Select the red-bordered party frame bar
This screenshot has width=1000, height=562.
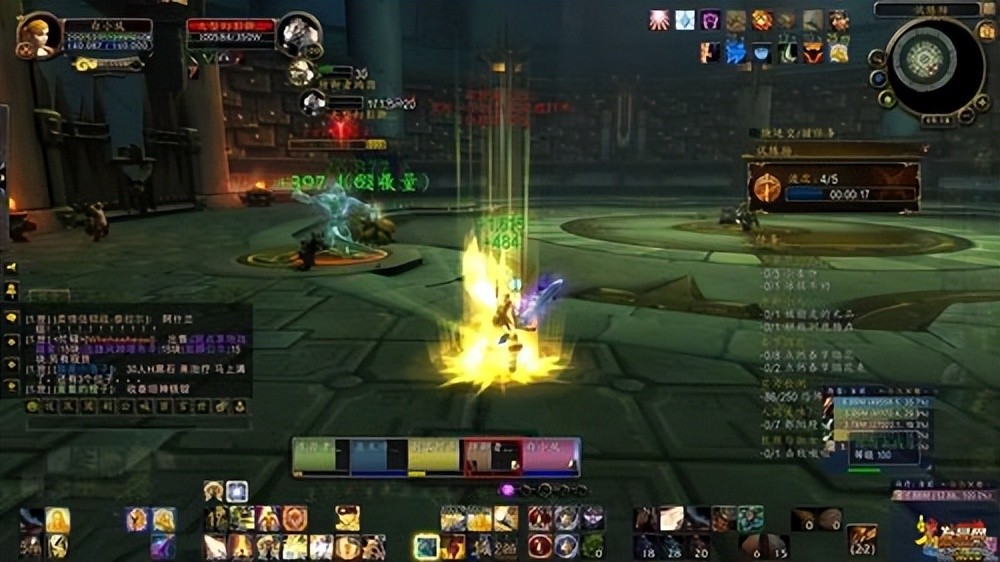coord(492,456)
